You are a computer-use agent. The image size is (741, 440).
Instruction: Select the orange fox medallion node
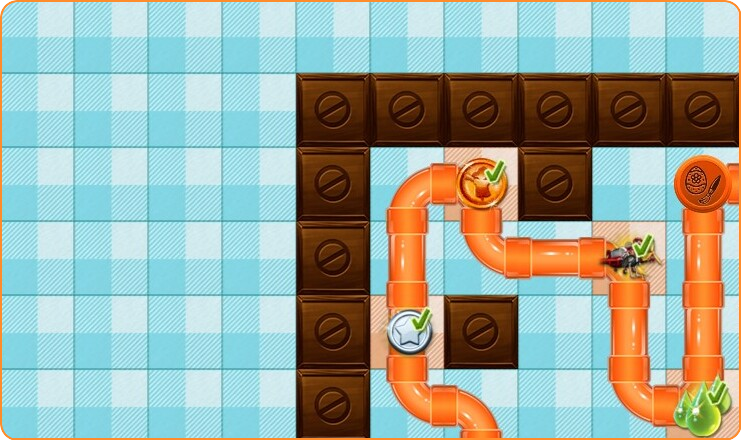click(480, 183)
